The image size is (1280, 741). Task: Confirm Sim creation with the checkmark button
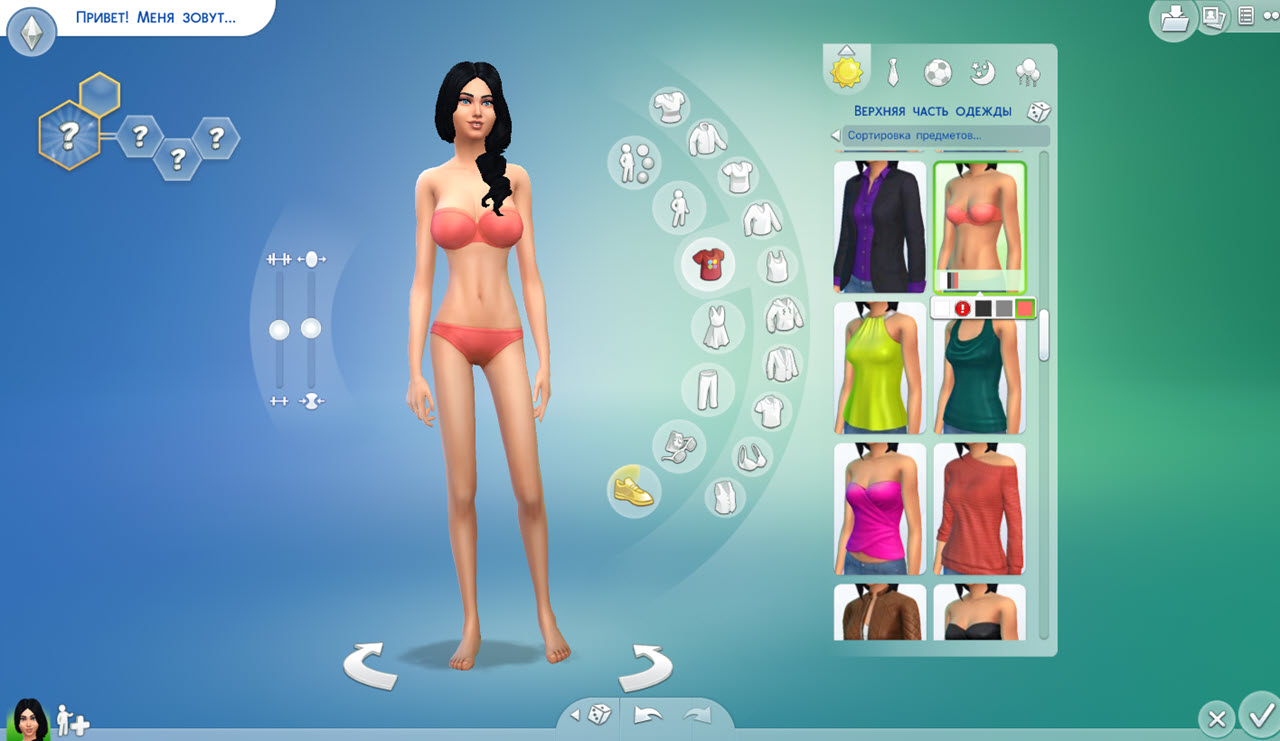pyautogui.click(x=1258, y=718)
